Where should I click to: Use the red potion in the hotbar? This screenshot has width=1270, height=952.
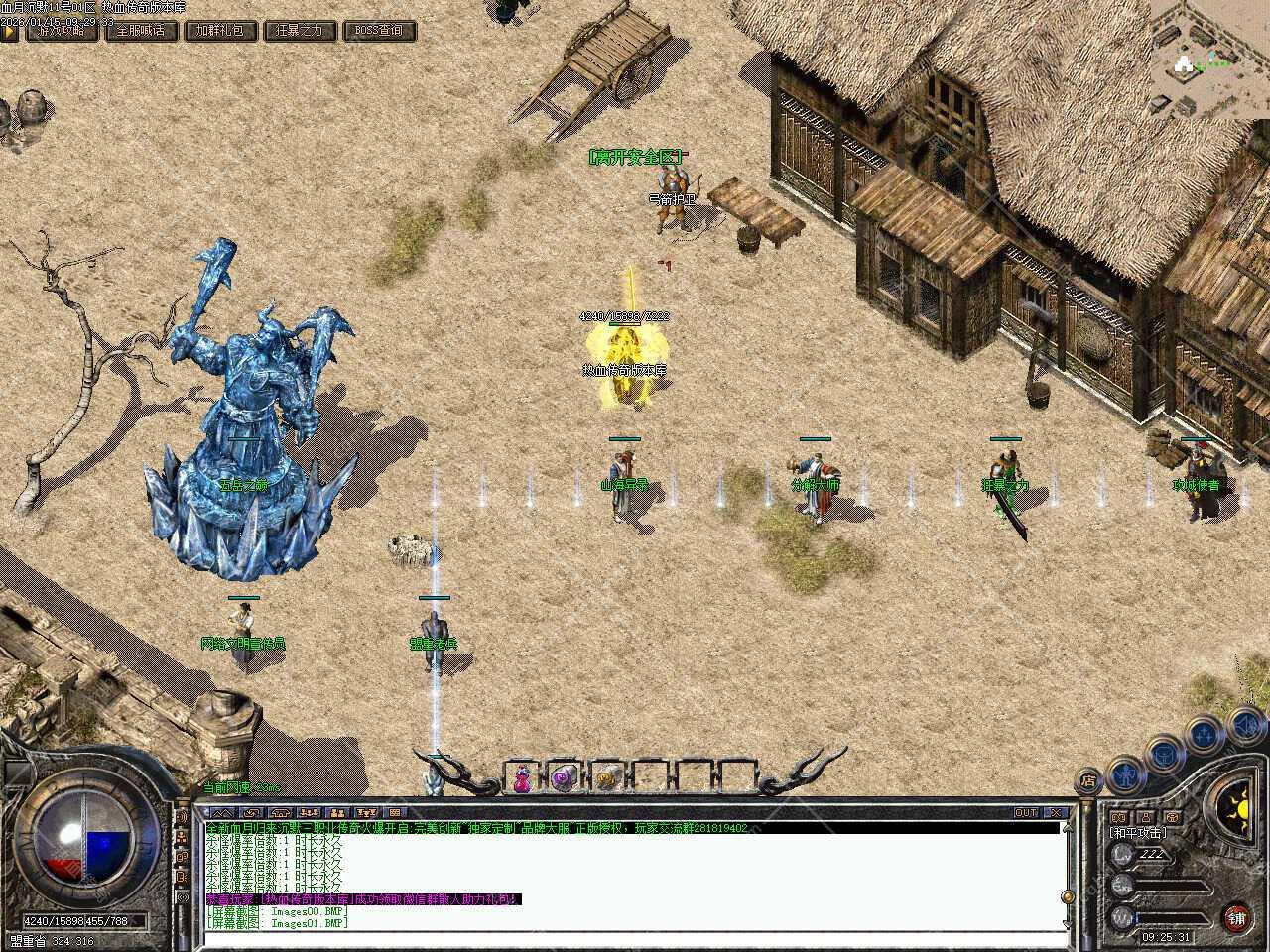521,778
